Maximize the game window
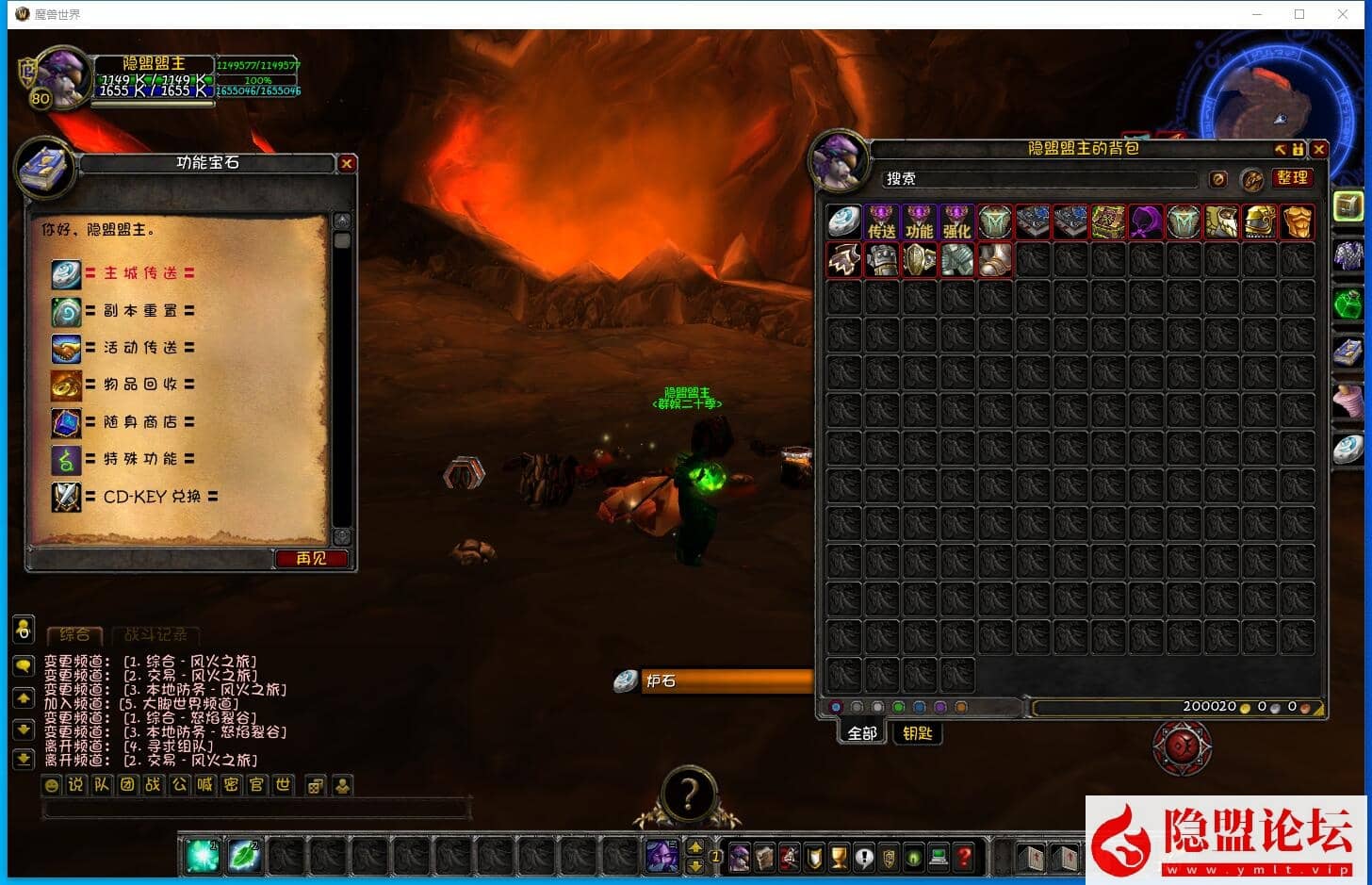The height and width of the screenshot is (885, 1372). pos(1299,14)
